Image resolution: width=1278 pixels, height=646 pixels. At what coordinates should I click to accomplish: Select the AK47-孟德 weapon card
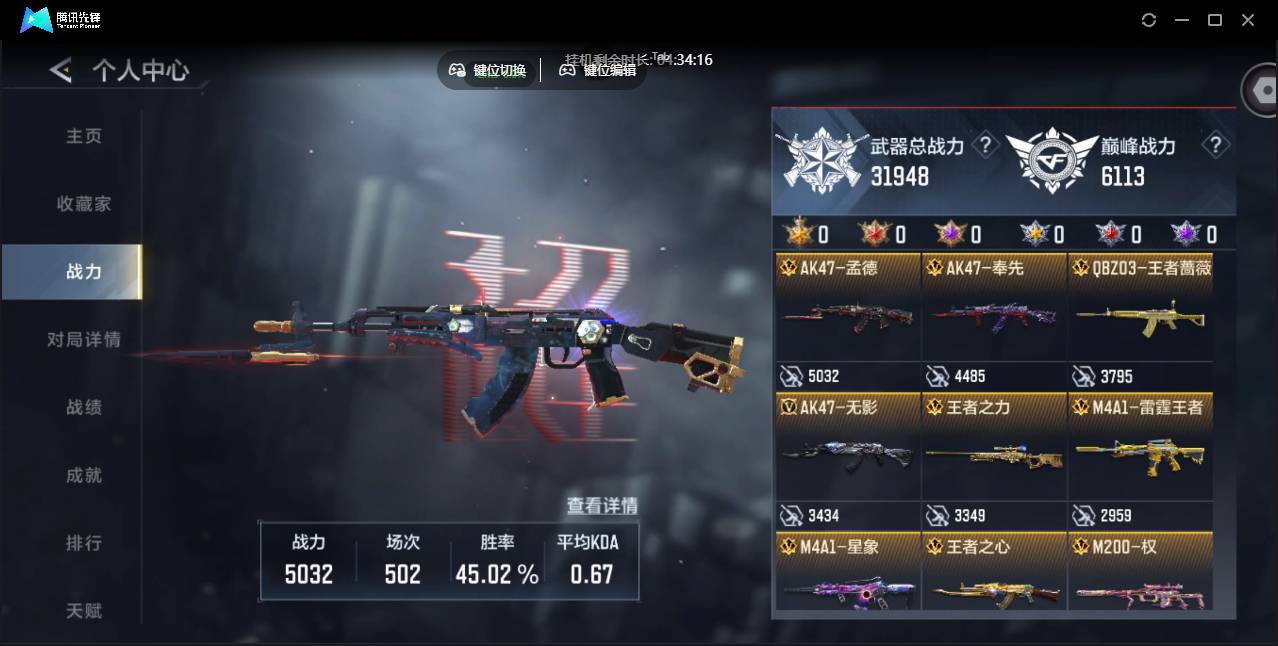pyautogui.click(x=847, y=308)
